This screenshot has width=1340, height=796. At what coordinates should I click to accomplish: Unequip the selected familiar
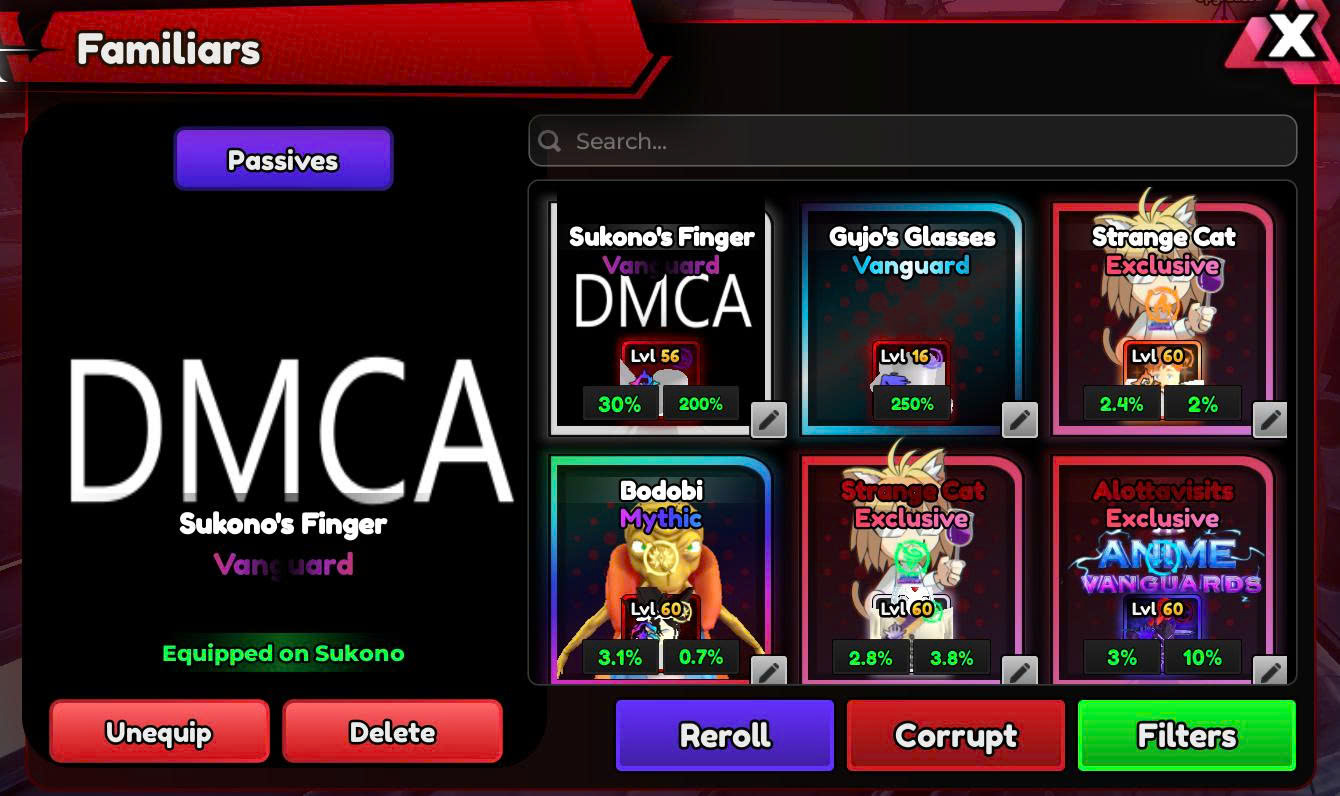(159, 732)
